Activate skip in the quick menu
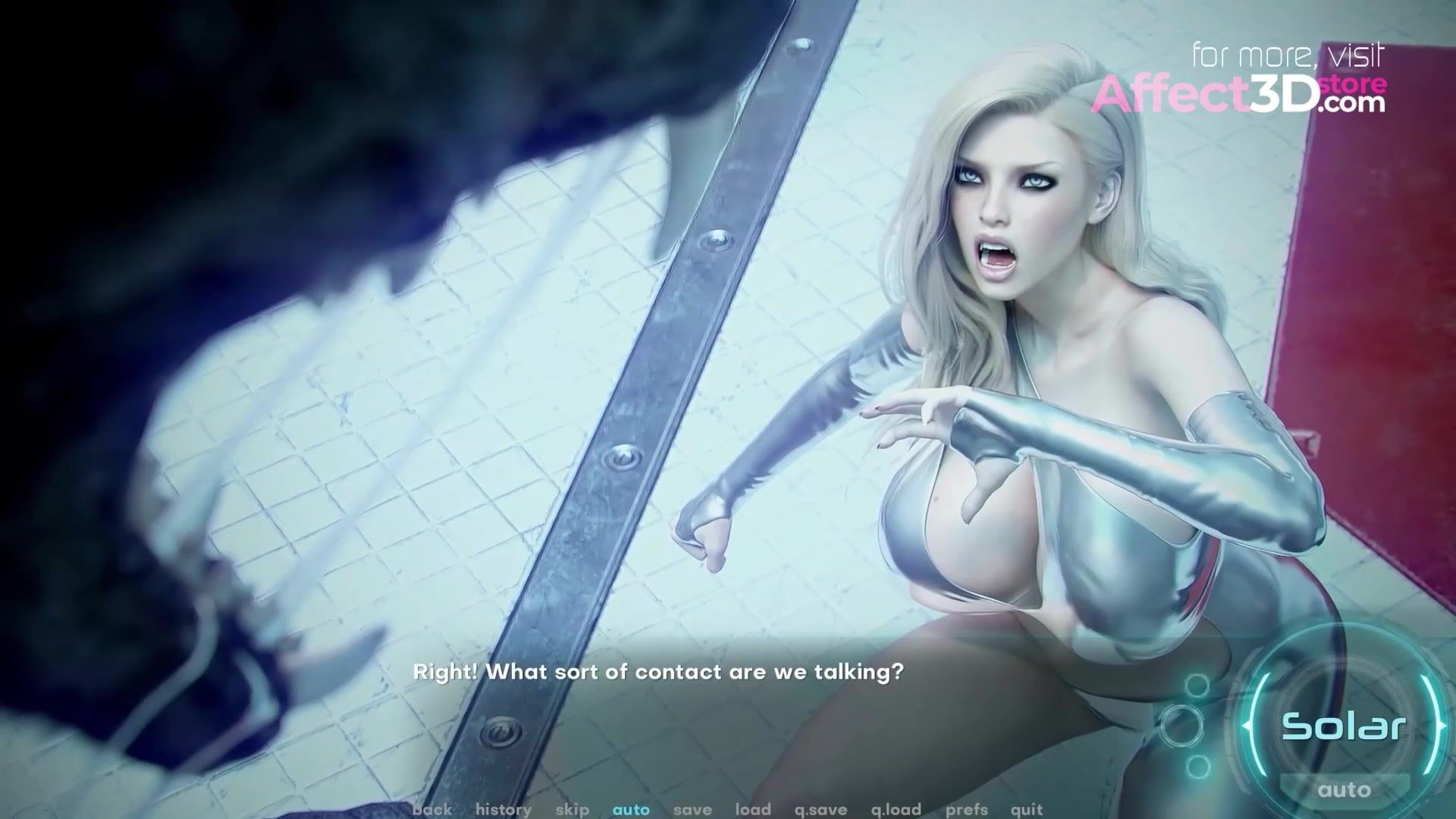Image resolution: width=1456 pixels, height=819 pixels. 572,809
